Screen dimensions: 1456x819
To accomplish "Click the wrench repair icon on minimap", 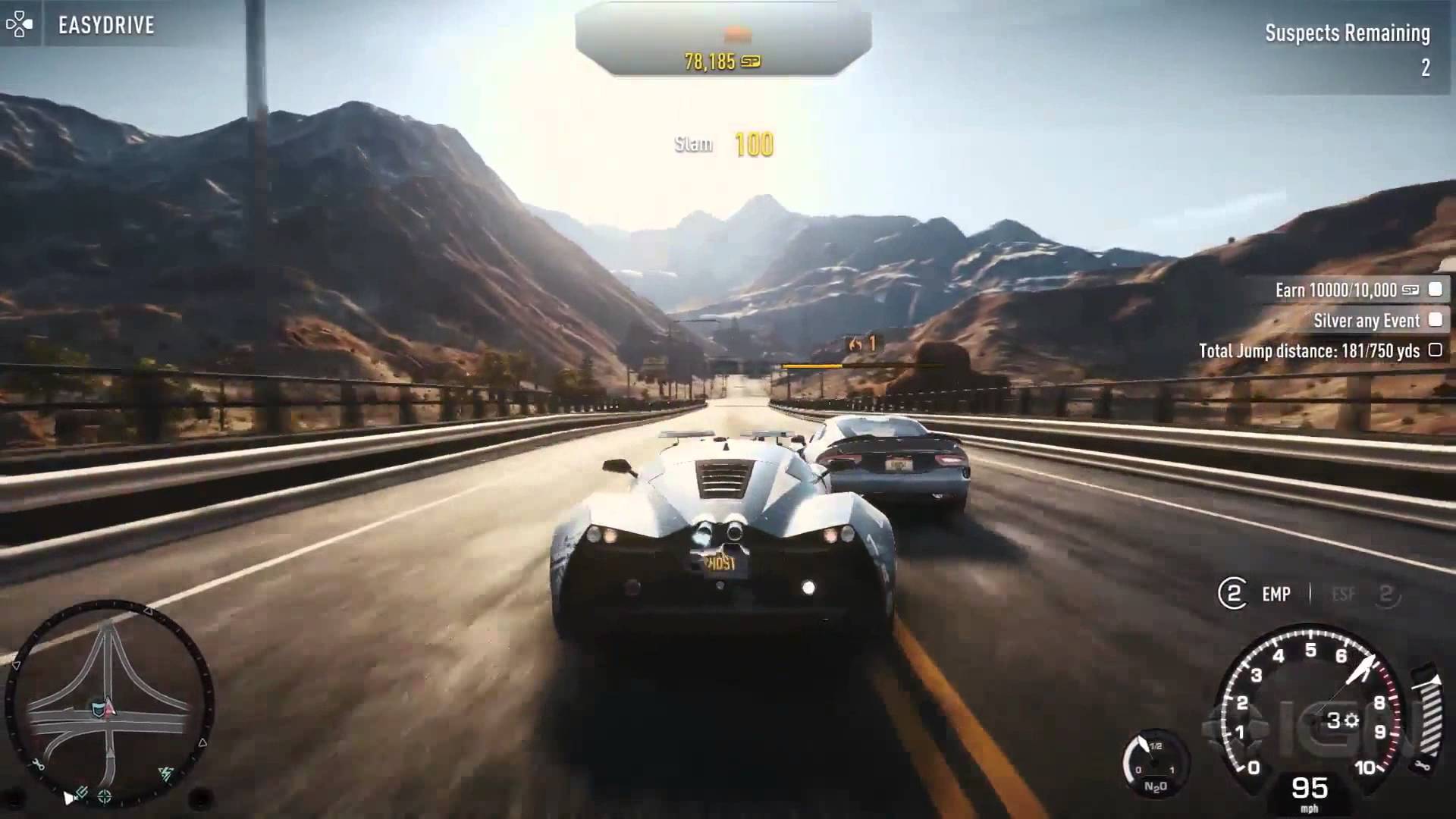I will click(x=37, y=764).
